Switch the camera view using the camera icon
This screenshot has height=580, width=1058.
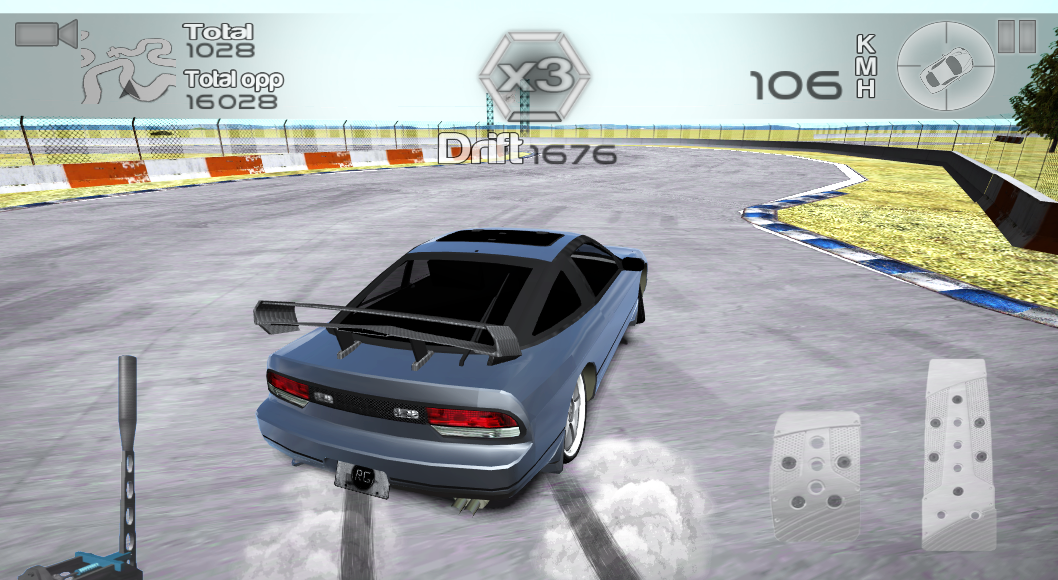click(x=45, y=35)
